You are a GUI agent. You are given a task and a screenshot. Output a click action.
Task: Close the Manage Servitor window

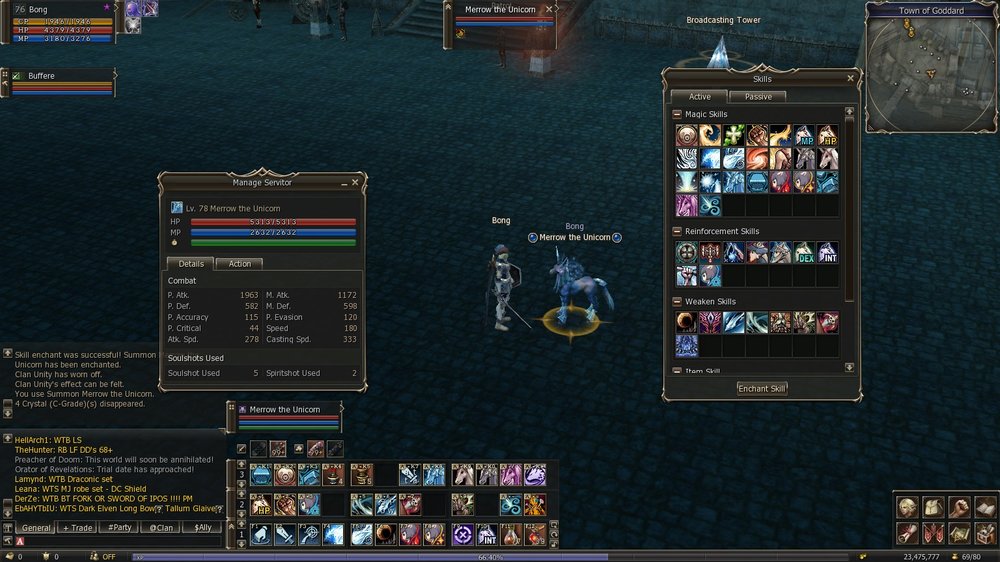pyautogui.click(x=355, y=183)
